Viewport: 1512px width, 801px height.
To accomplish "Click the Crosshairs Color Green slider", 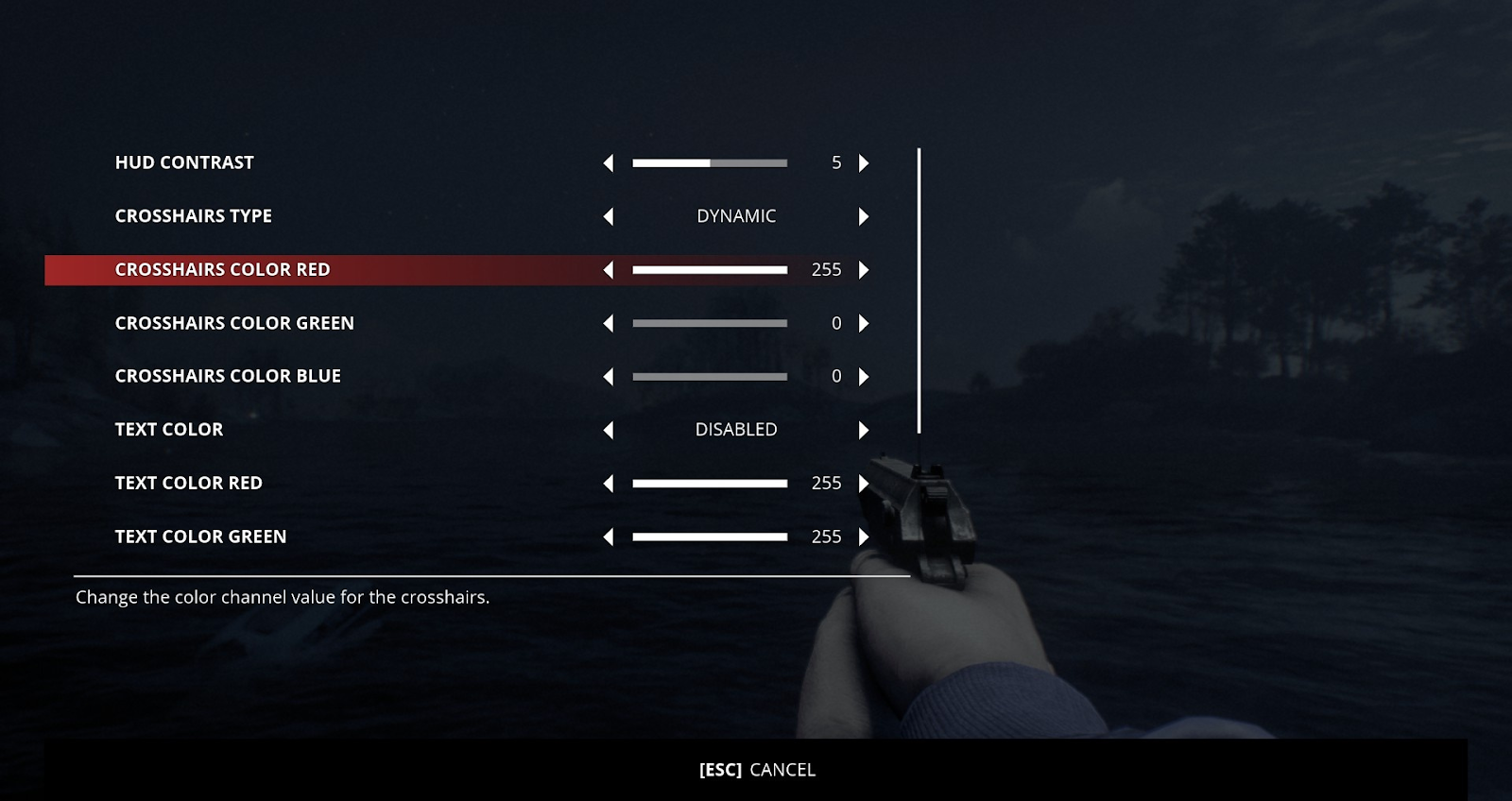I will pyautogui.click(x=710, y=324).
